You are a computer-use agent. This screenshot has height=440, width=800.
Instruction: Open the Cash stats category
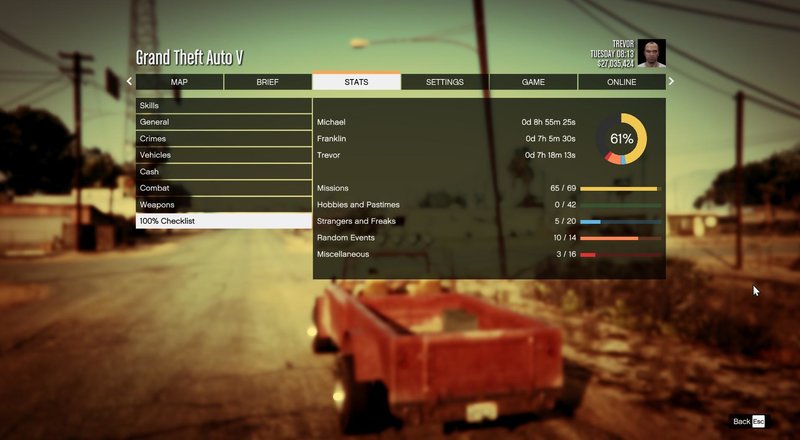point(223,171)
